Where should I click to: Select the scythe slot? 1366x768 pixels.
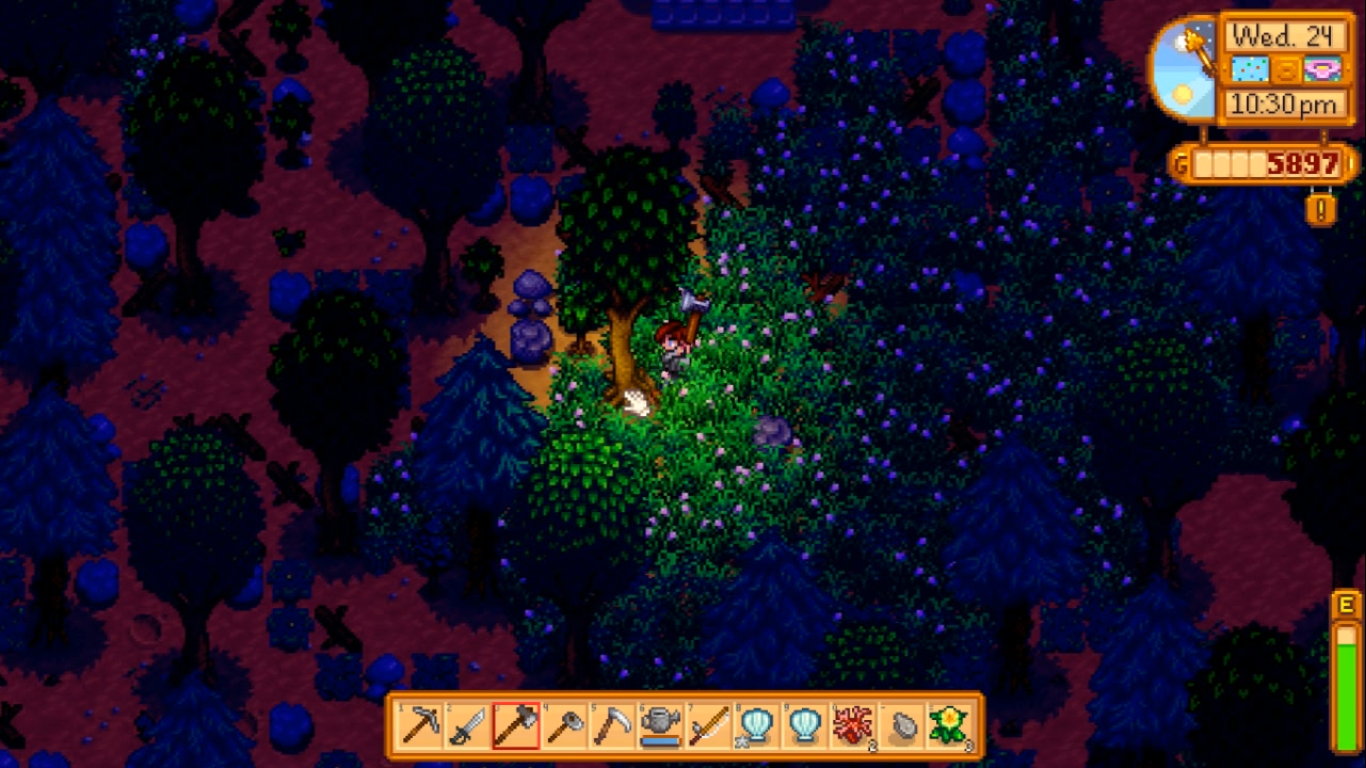[x=612, y=726]
